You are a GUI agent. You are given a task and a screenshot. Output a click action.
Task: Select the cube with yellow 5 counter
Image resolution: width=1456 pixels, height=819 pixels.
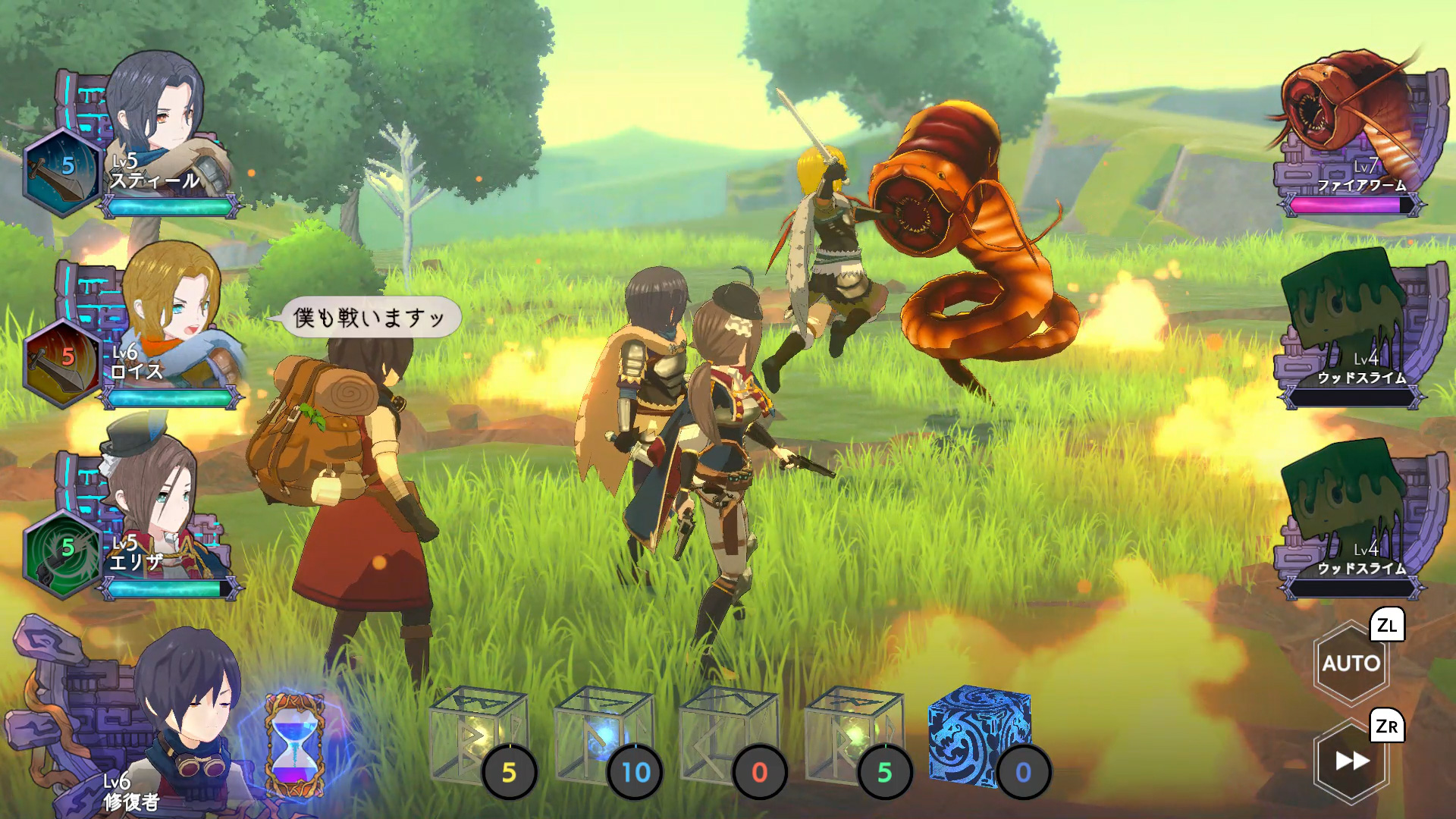click(x=478, y=733)
